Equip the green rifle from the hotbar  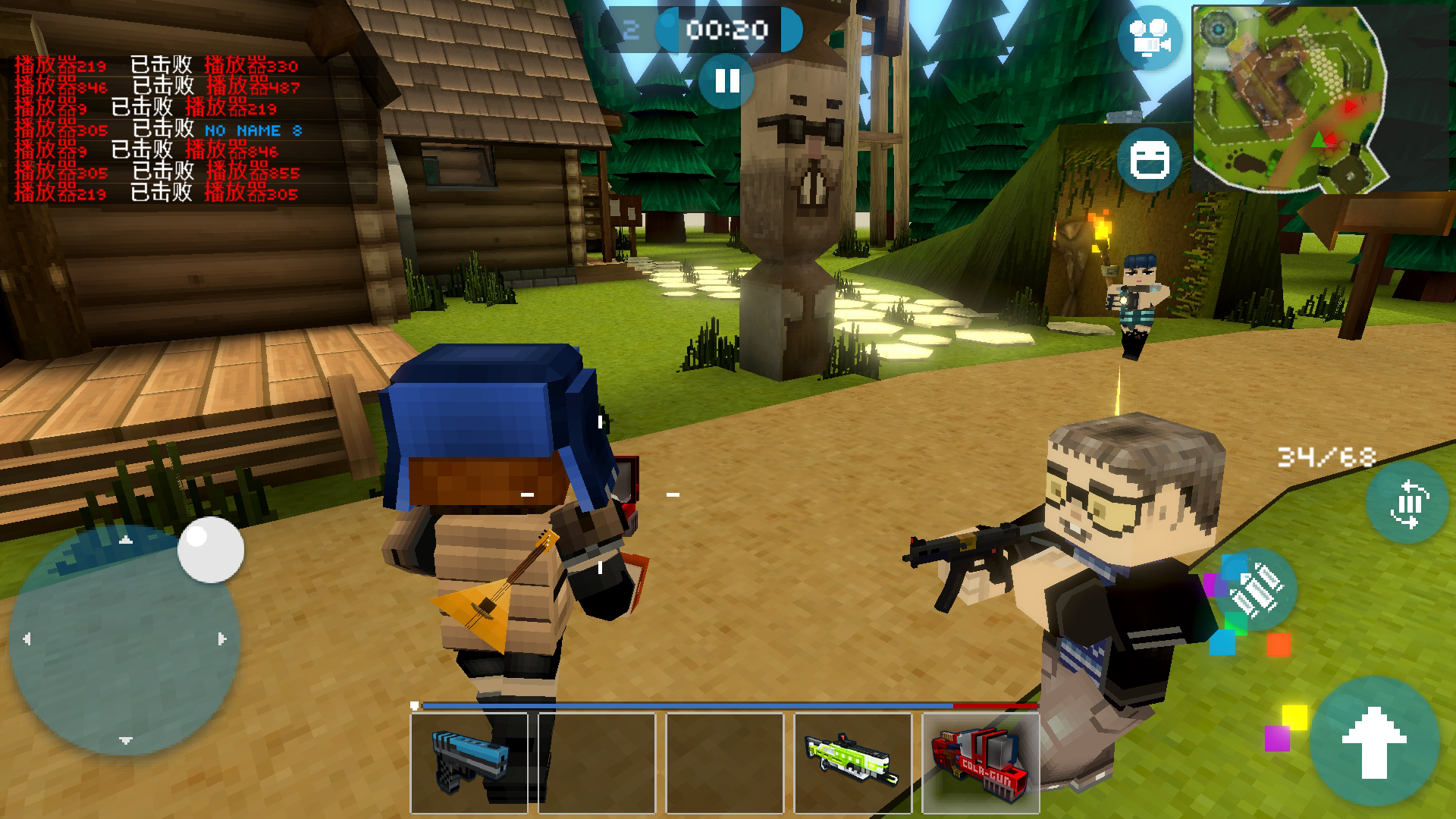[852, 762]
